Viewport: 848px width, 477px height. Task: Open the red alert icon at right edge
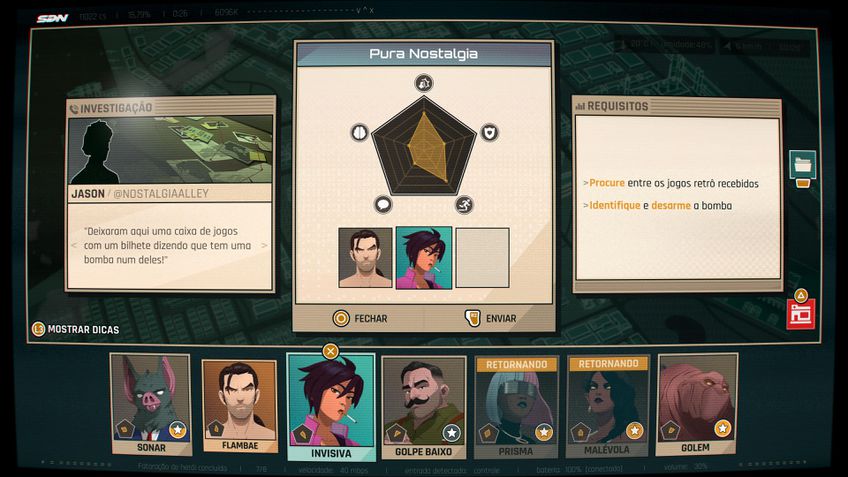pyautogui.click(x=800, y=313)
